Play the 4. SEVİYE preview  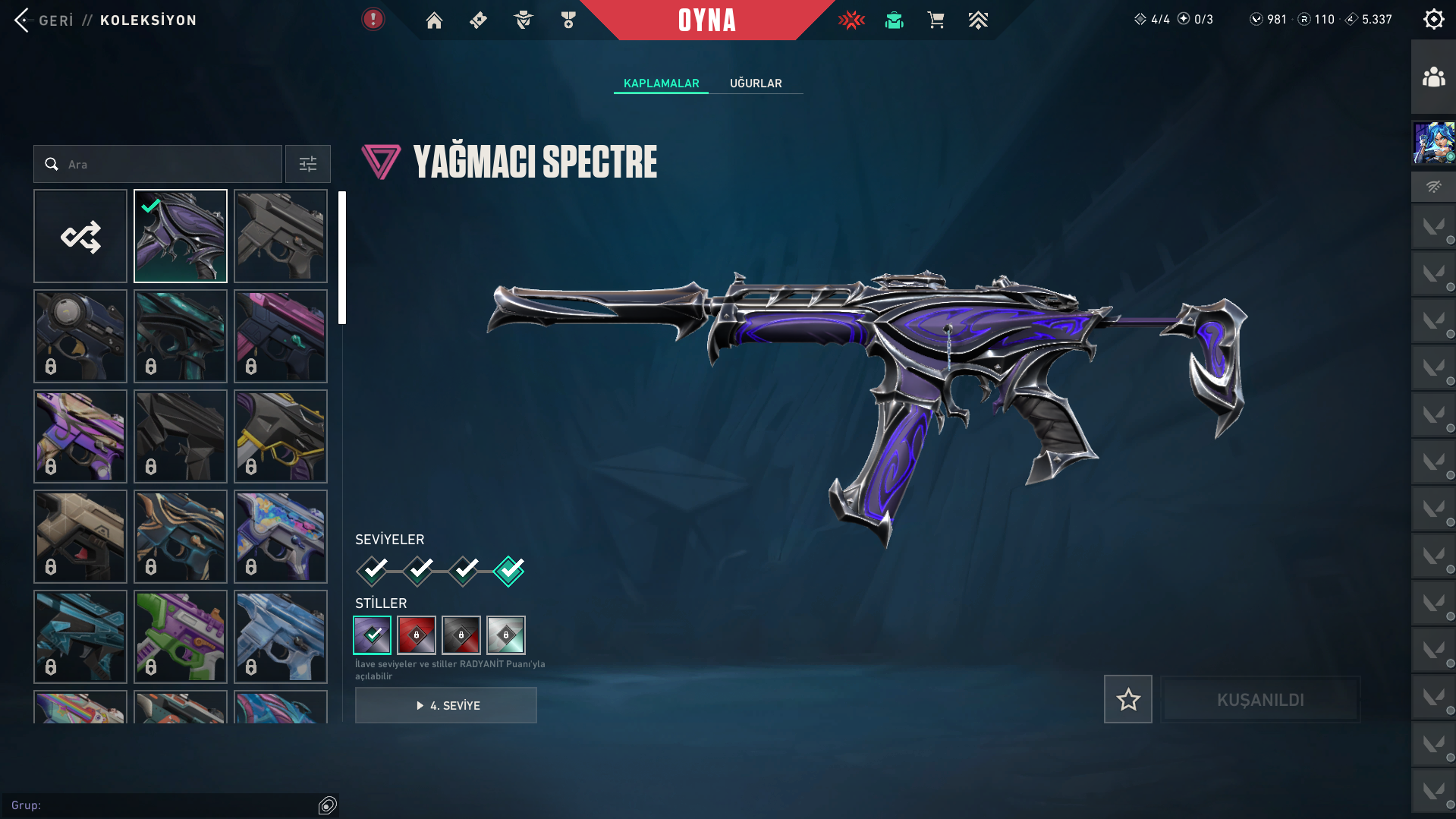[446, 705]
